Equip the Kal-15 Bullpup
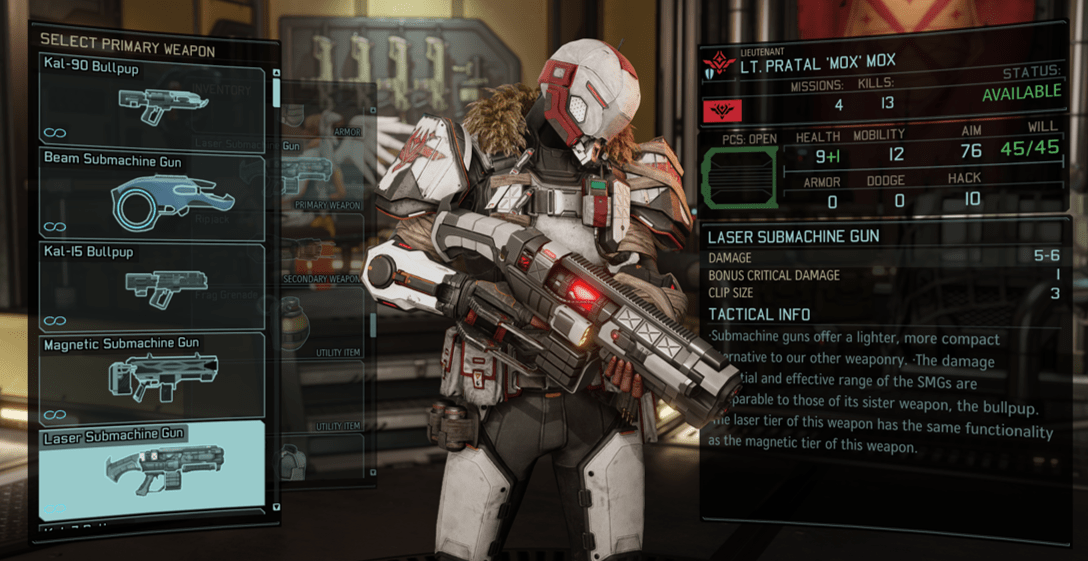The height and width of the screenshot is (561, 1088). click(x=152, y=285)
